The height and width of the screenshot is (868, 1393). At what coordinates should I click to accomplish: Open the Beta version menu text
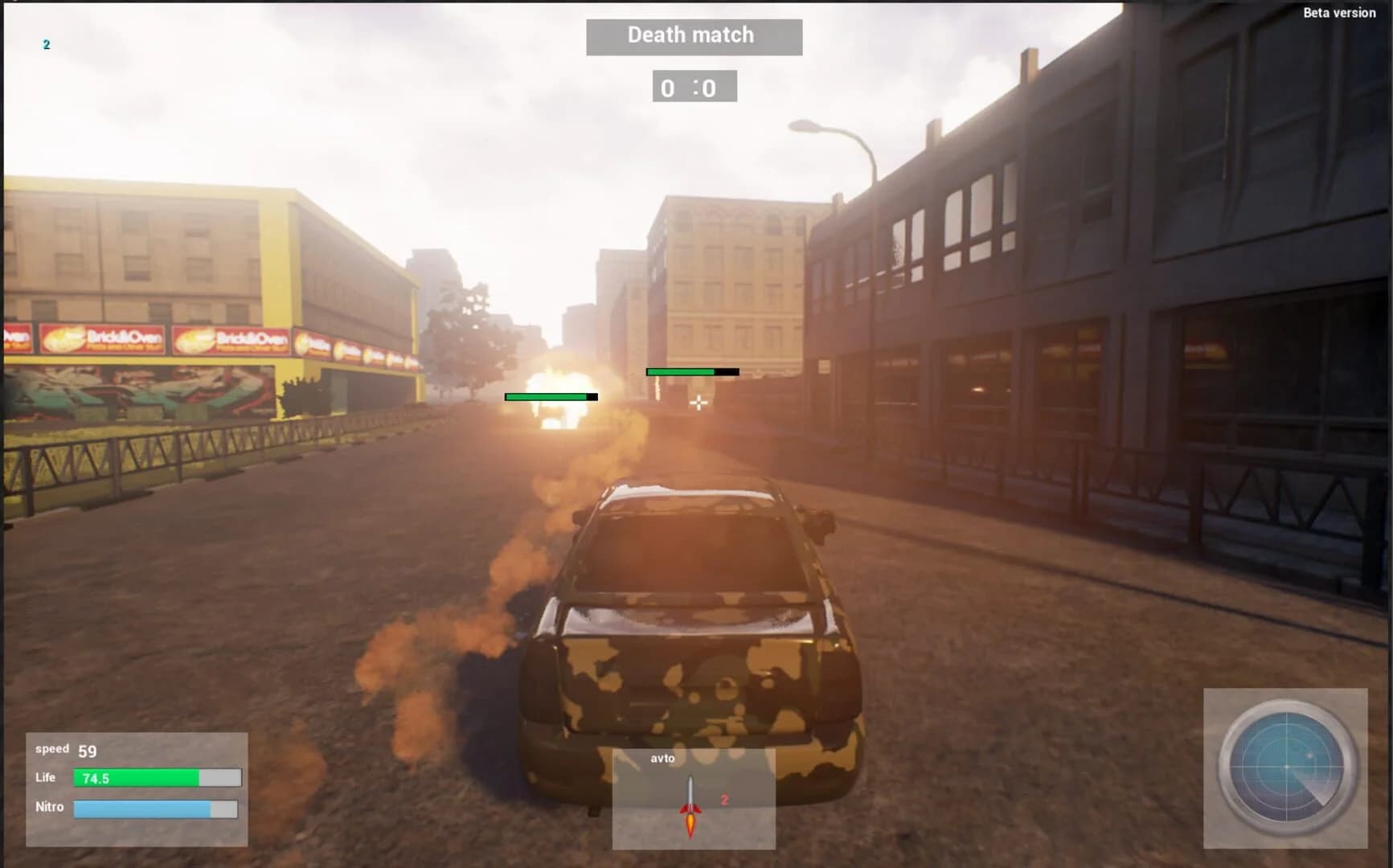1339,13
